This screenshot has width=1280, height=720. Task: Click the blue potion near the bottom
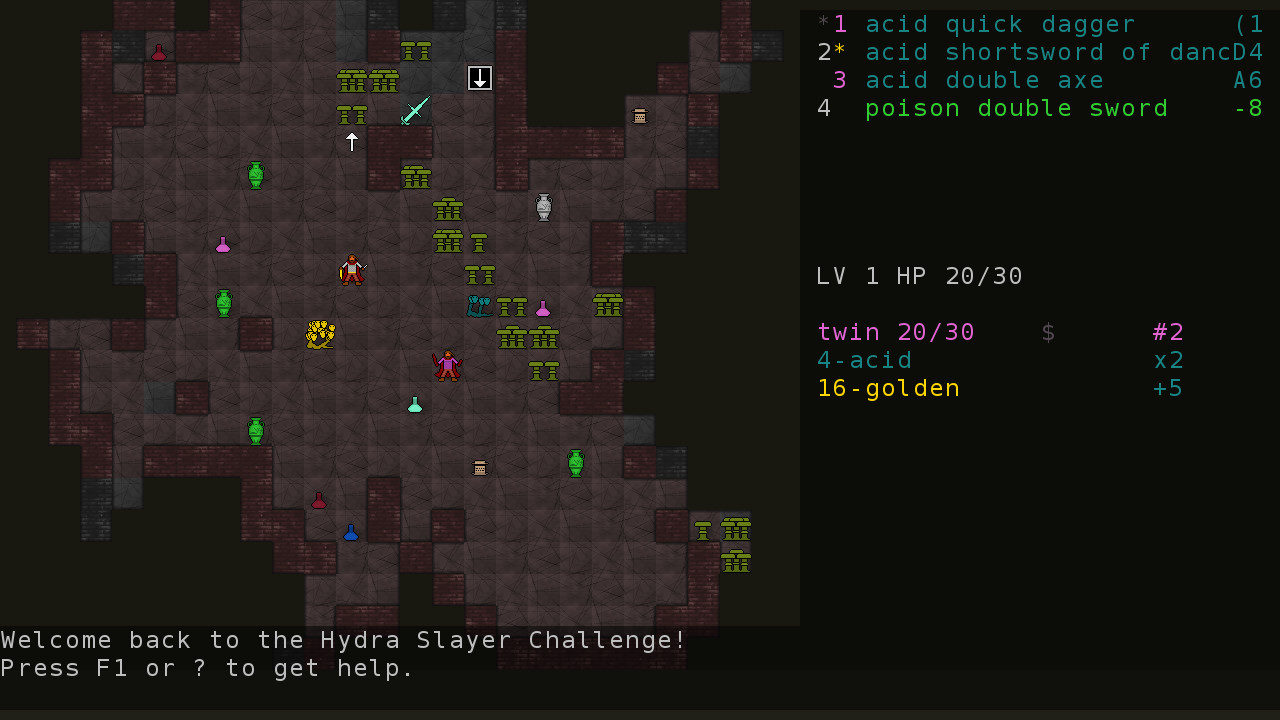[x=351, y=532]
